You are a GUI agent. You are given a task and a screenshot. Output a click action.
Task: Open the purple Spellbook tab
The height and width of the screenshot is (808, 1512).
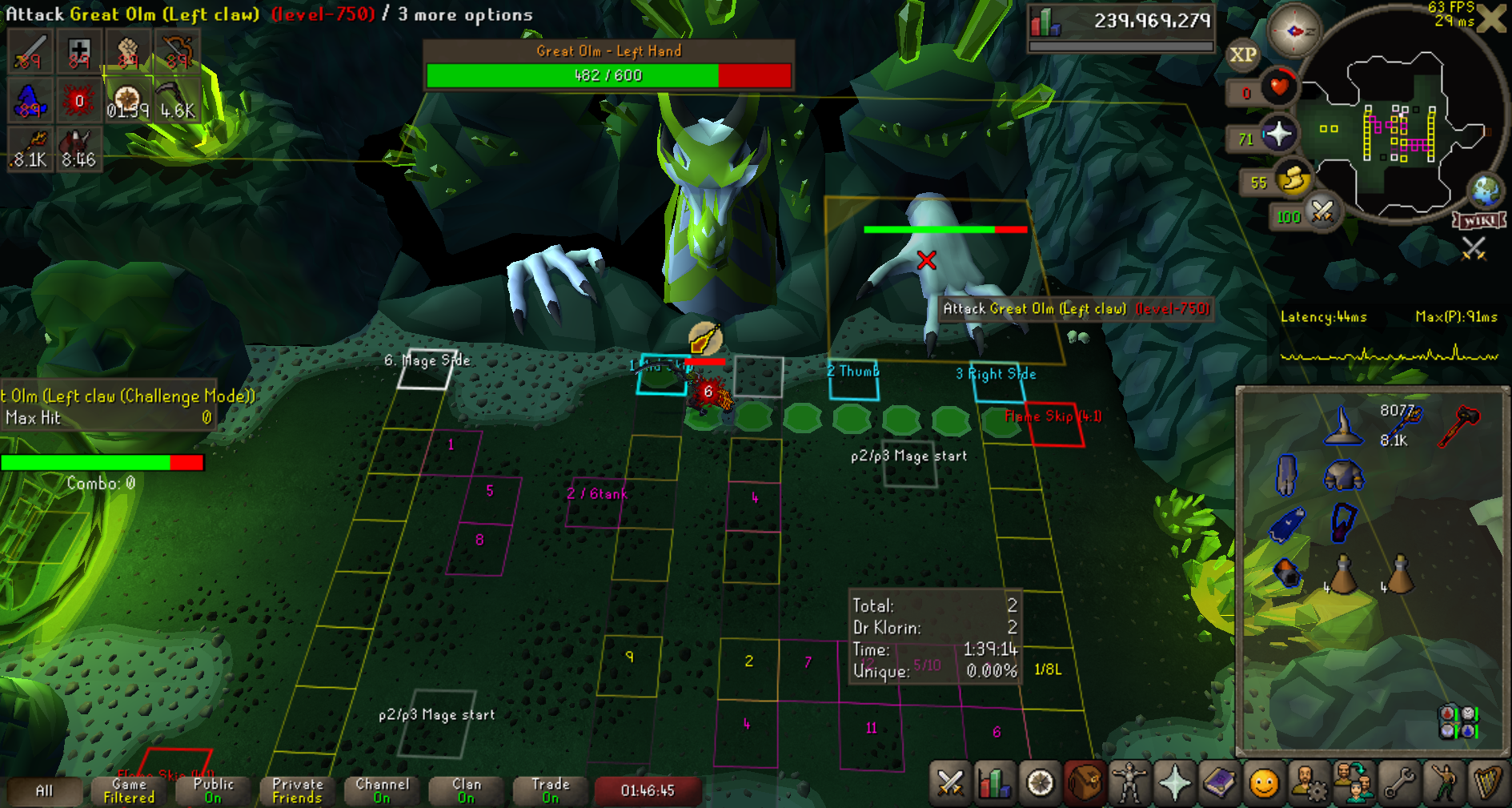coord(1219,782)
